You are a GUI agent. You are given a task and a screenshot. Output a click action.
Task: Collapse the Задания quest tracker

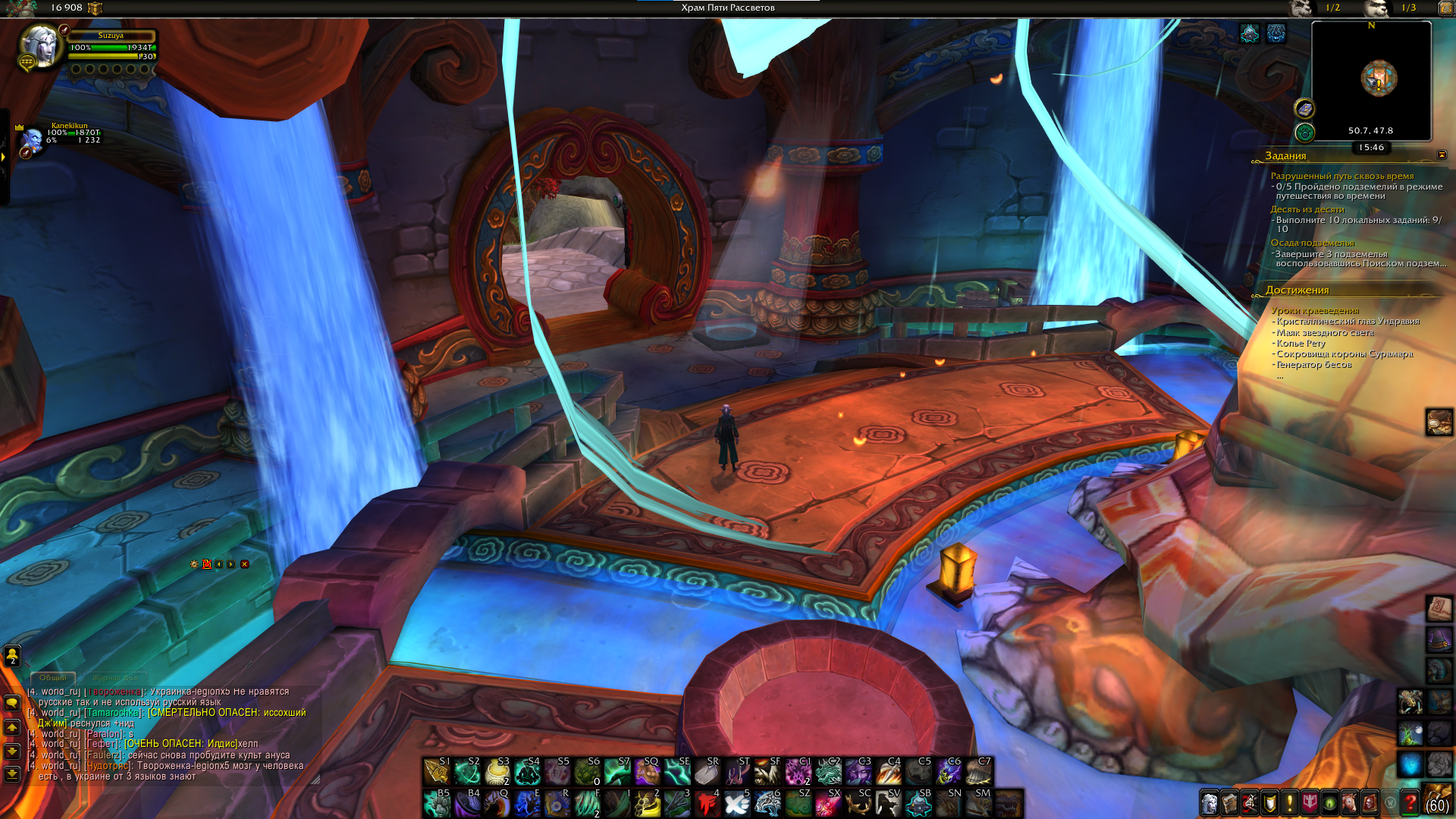pyautogui.click(x=1442, y=155)
